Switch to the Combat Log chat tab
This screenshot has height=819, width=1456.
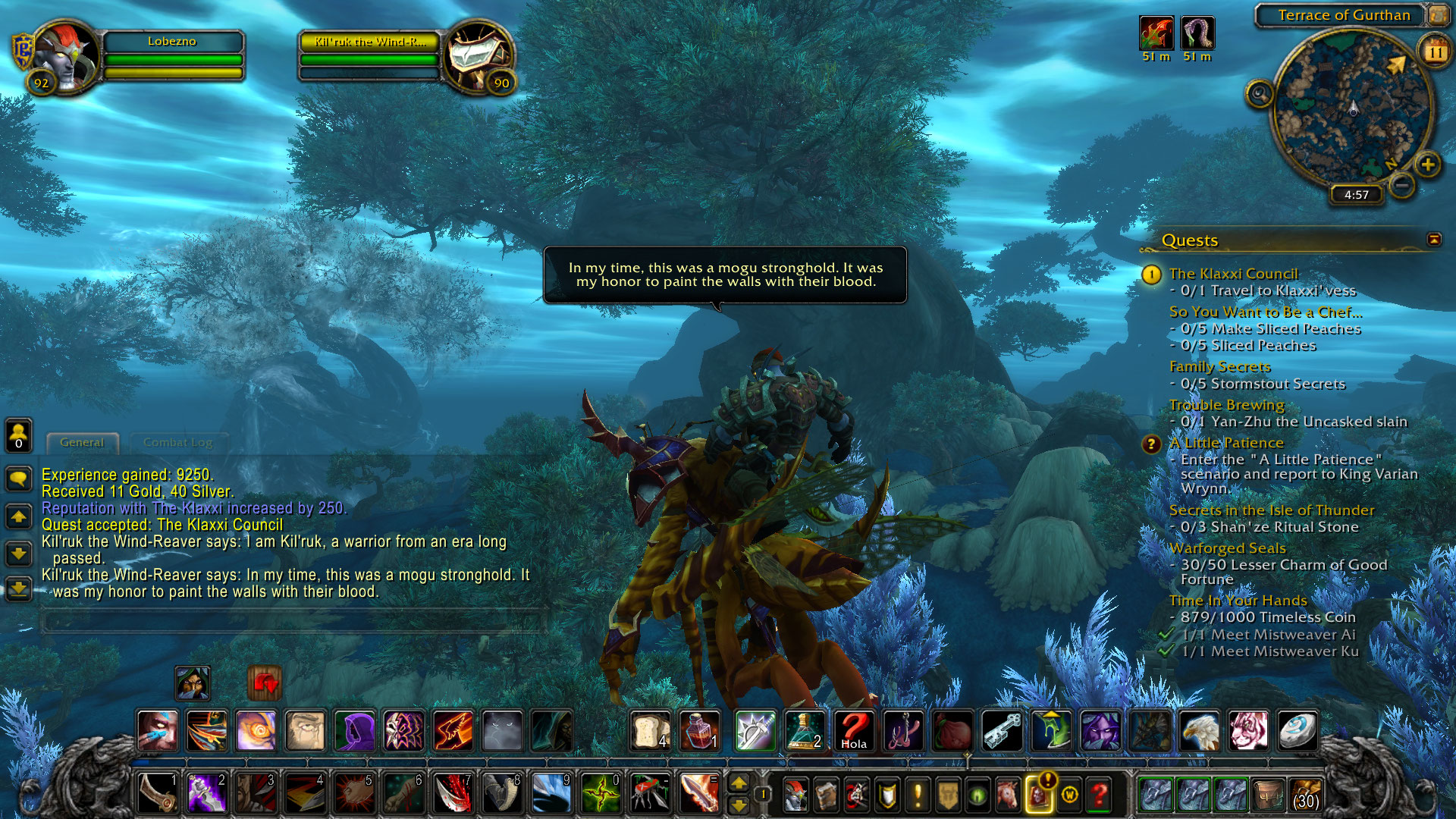coord(177,442)
